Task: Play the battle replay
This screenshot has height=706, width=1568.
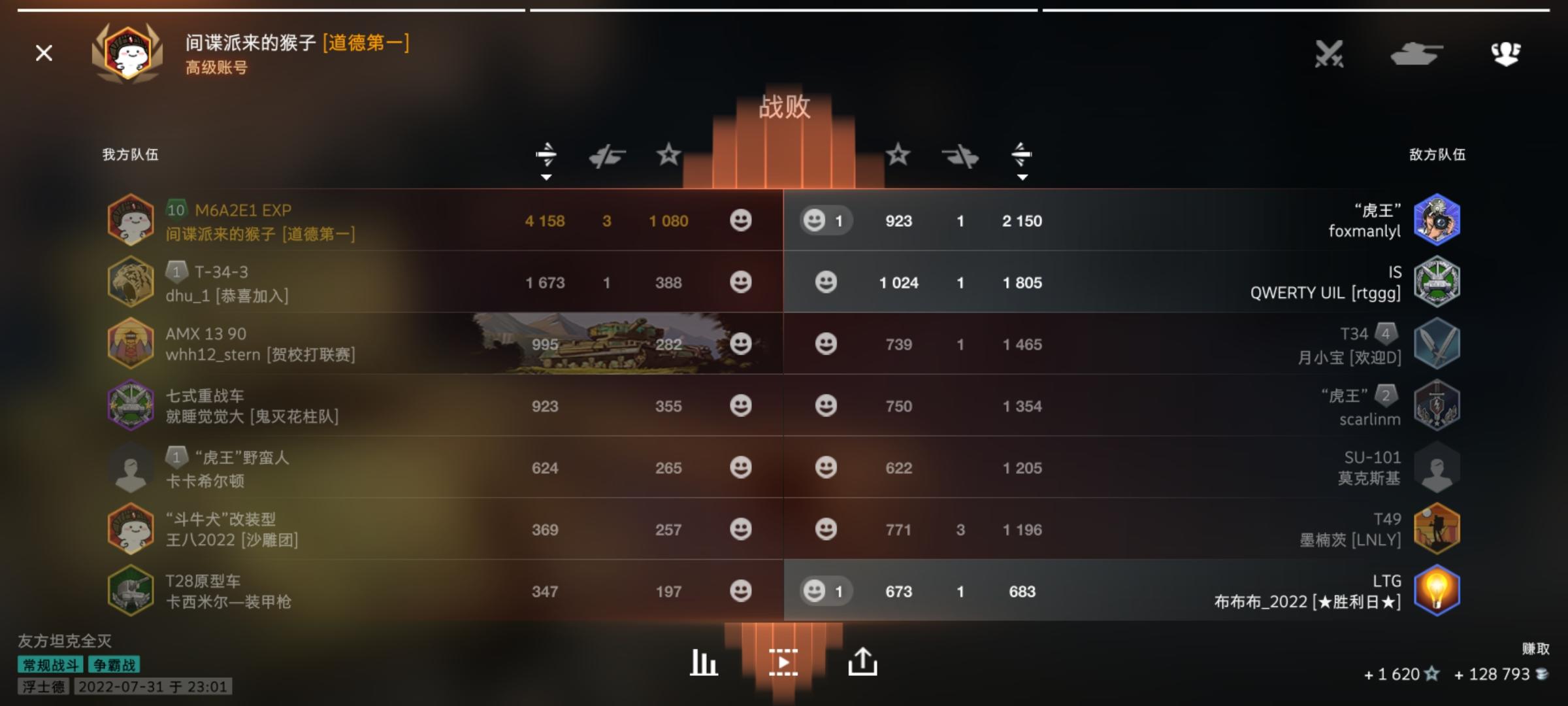Action: pos(784,662)
